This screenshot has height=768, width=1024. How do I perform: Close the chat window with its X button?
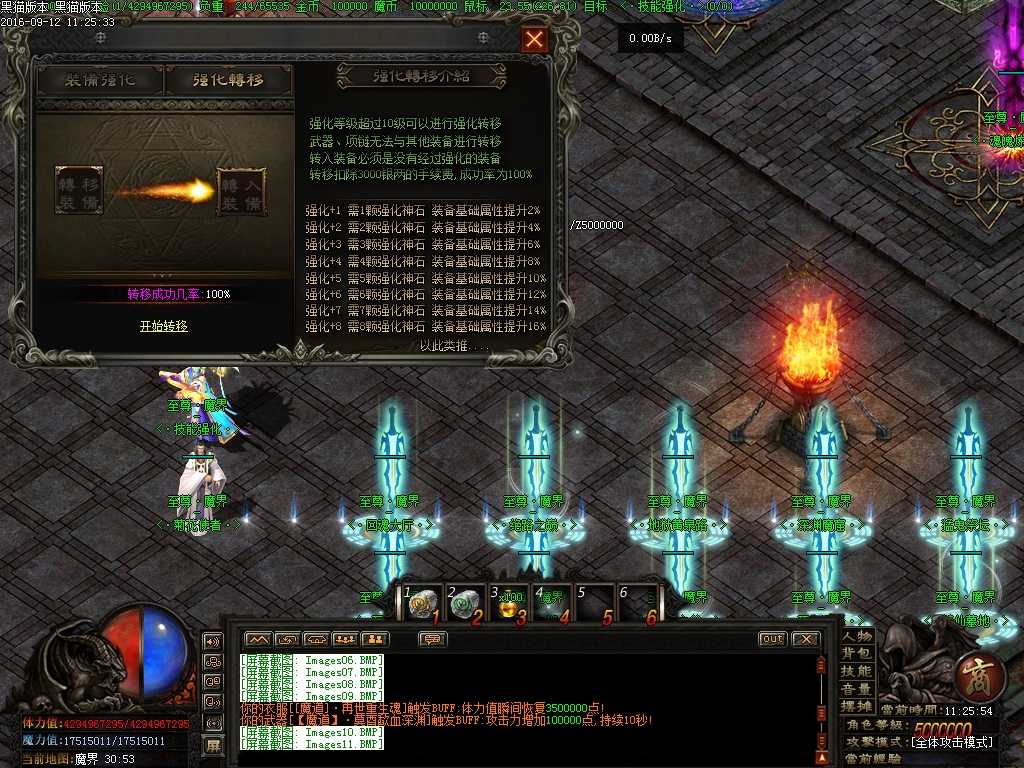tap(805, 639)
